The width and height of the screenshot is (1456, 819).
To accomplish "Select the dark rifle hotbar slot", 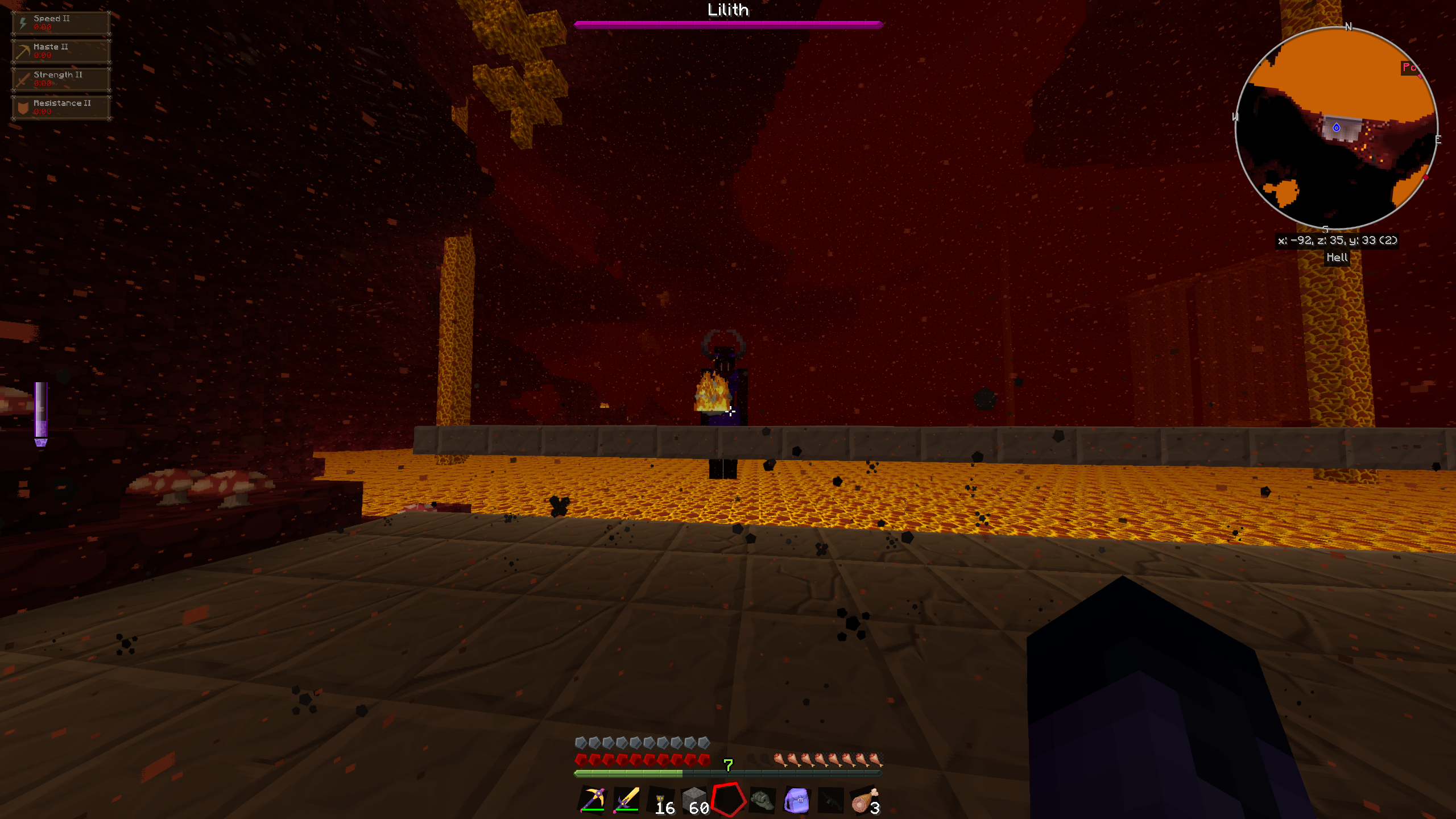I will (830, 800).
